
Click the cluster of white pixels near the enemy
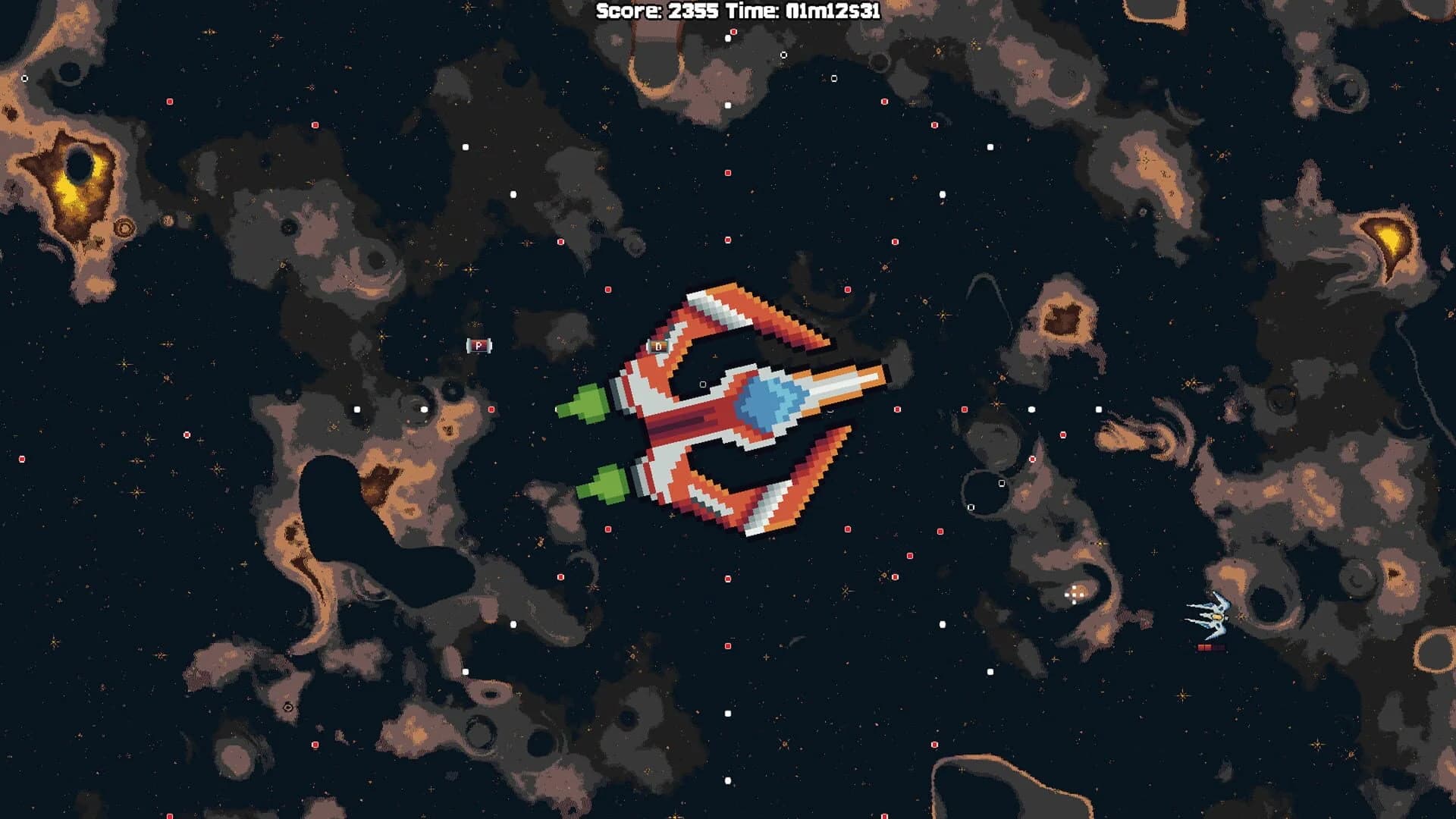tap(1073, 595)
